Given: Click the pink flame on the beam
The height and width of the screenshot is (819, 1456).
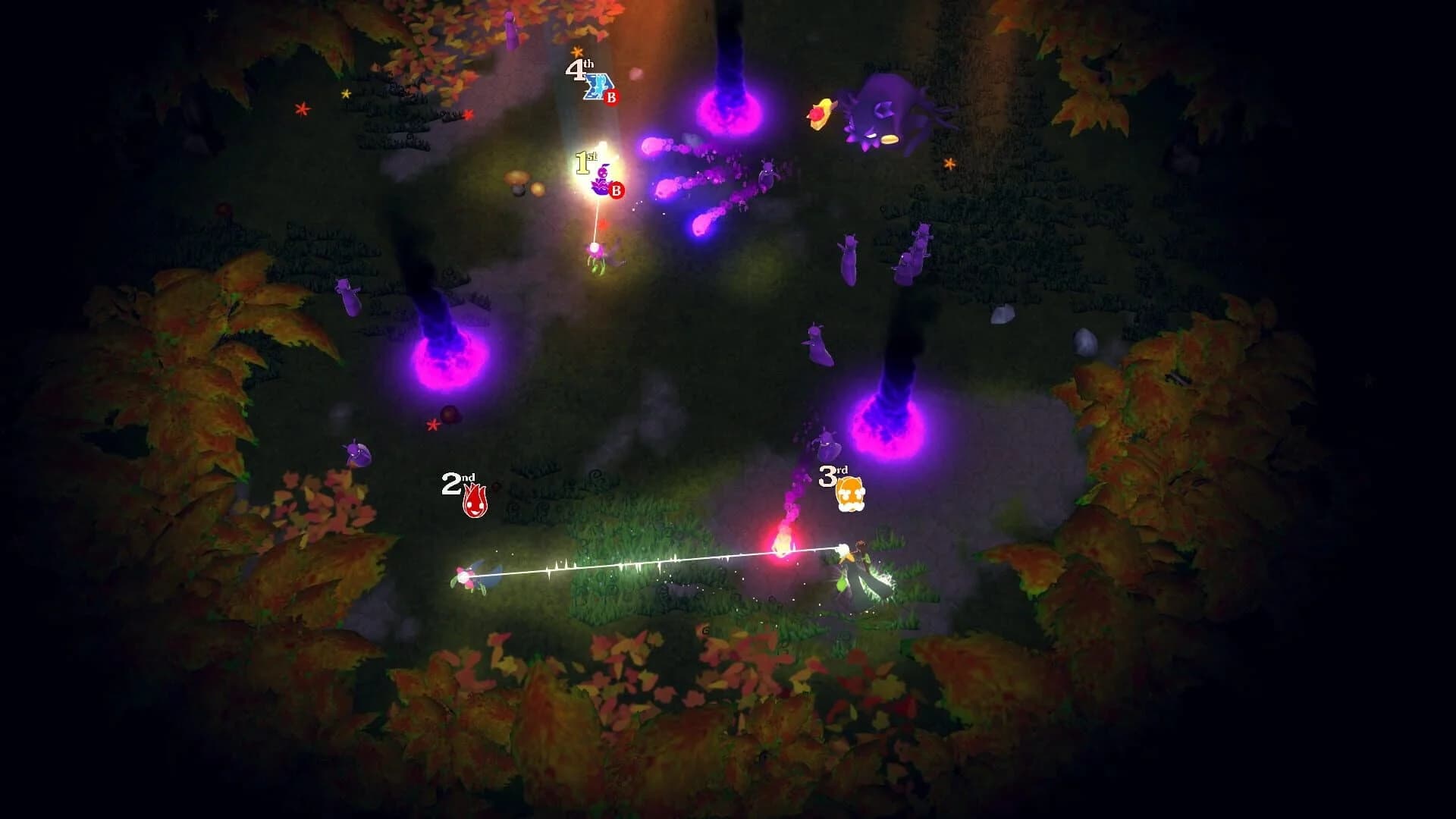Looking at the screenshot, I should [781, 542].
